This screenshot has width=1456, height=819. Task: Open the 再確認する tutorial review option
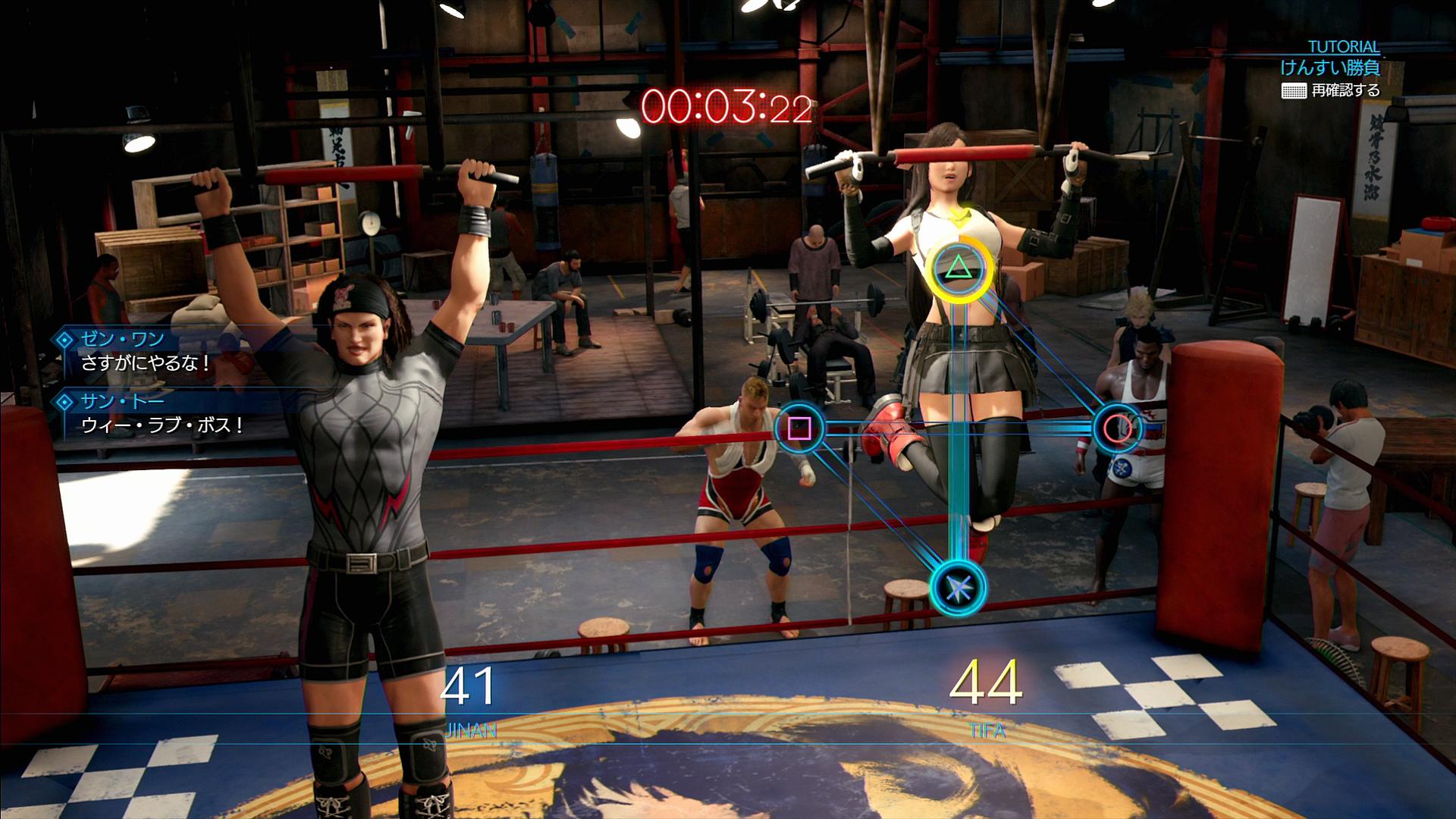(x=1331, y=91)
